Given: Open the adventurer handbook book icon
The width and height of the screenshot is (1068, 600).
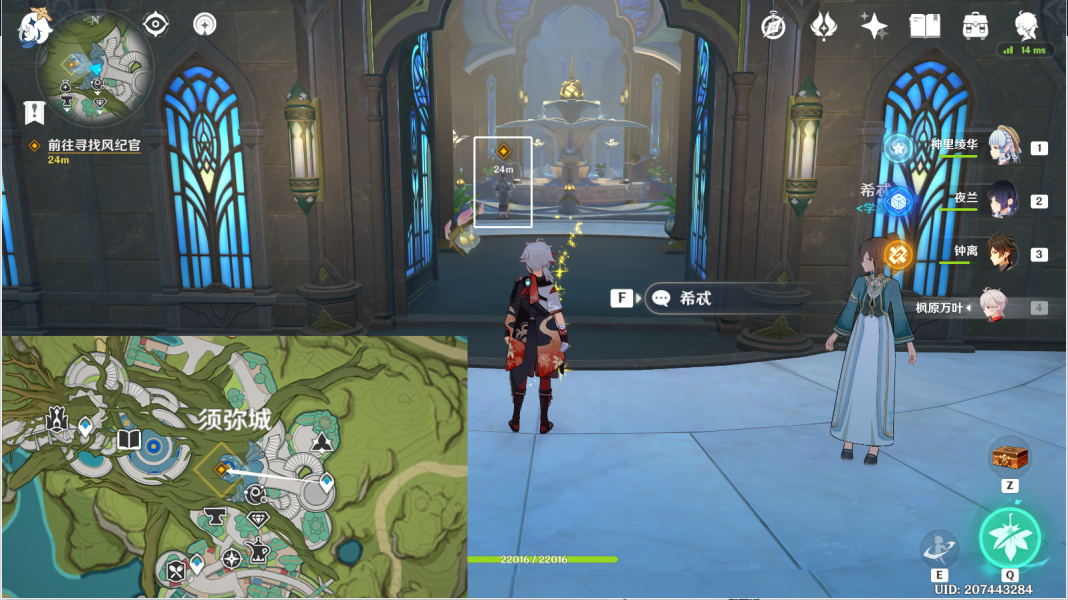Looking at the screenshot, I should pos(925,26).
